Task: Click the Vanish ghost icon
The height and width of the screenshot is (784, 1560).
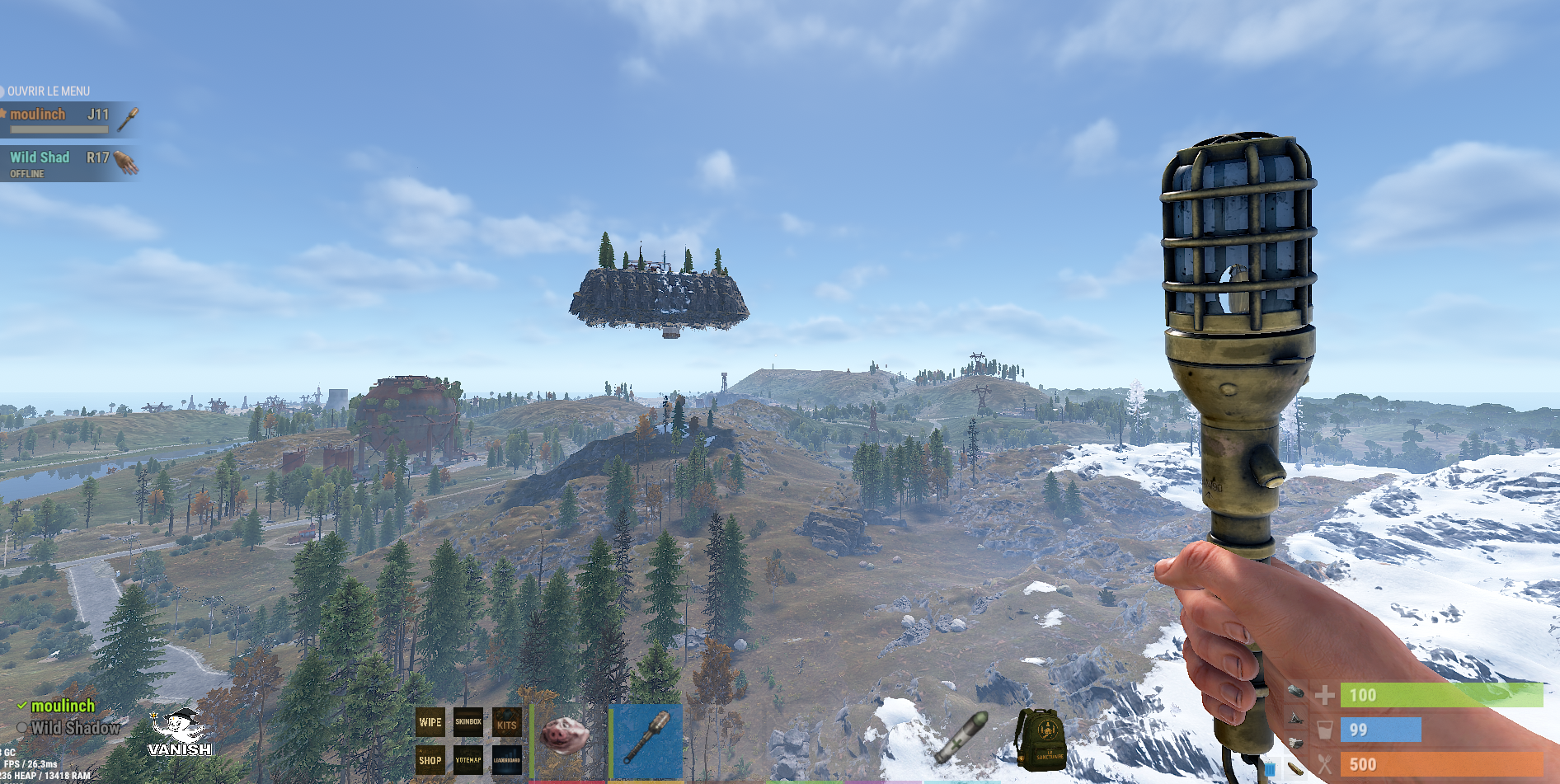Action: click(x=181, y=733)
